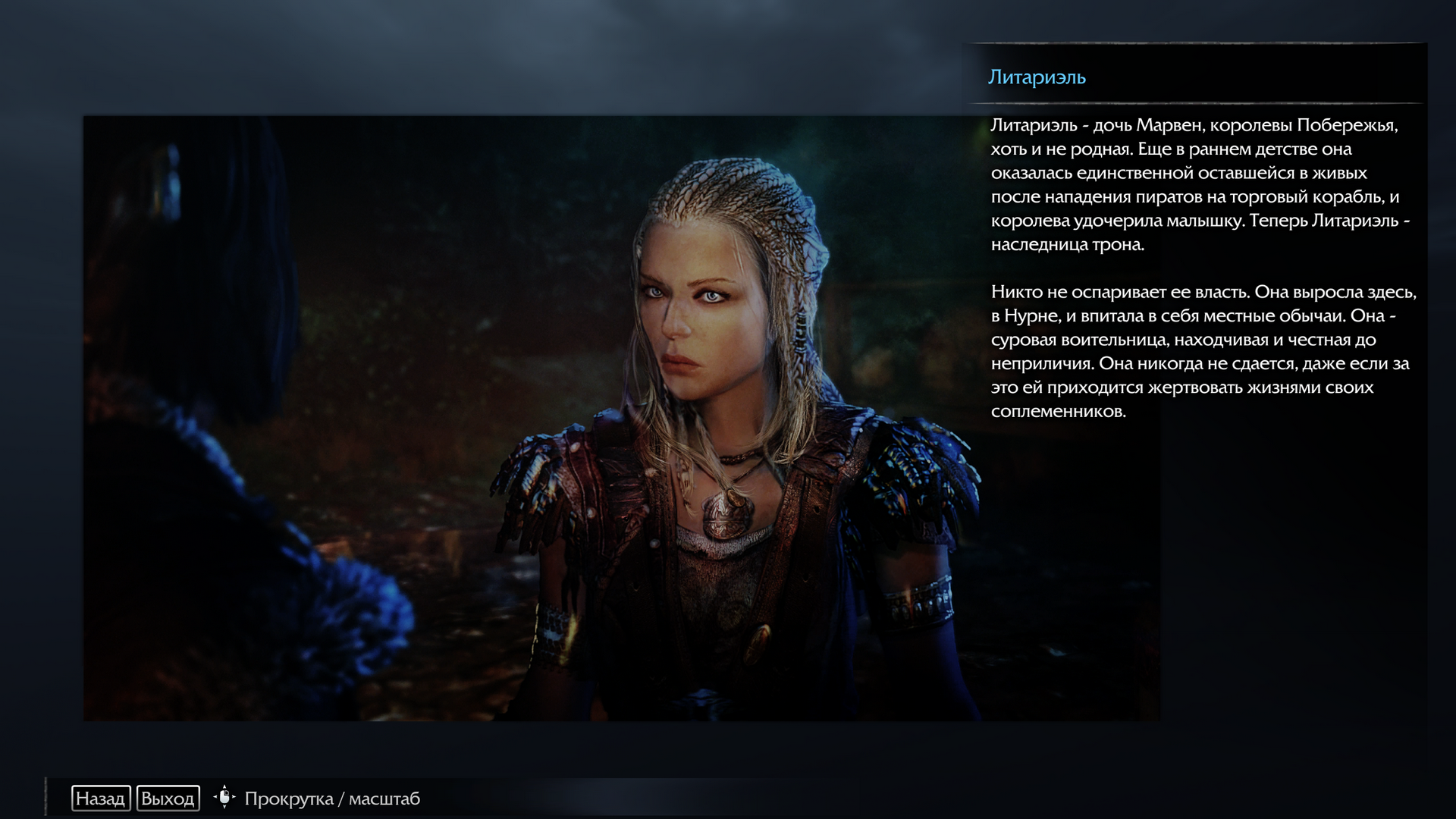This screenshot has height=819, width=1456.
Task: Click the Назад button
Action: 101,799
